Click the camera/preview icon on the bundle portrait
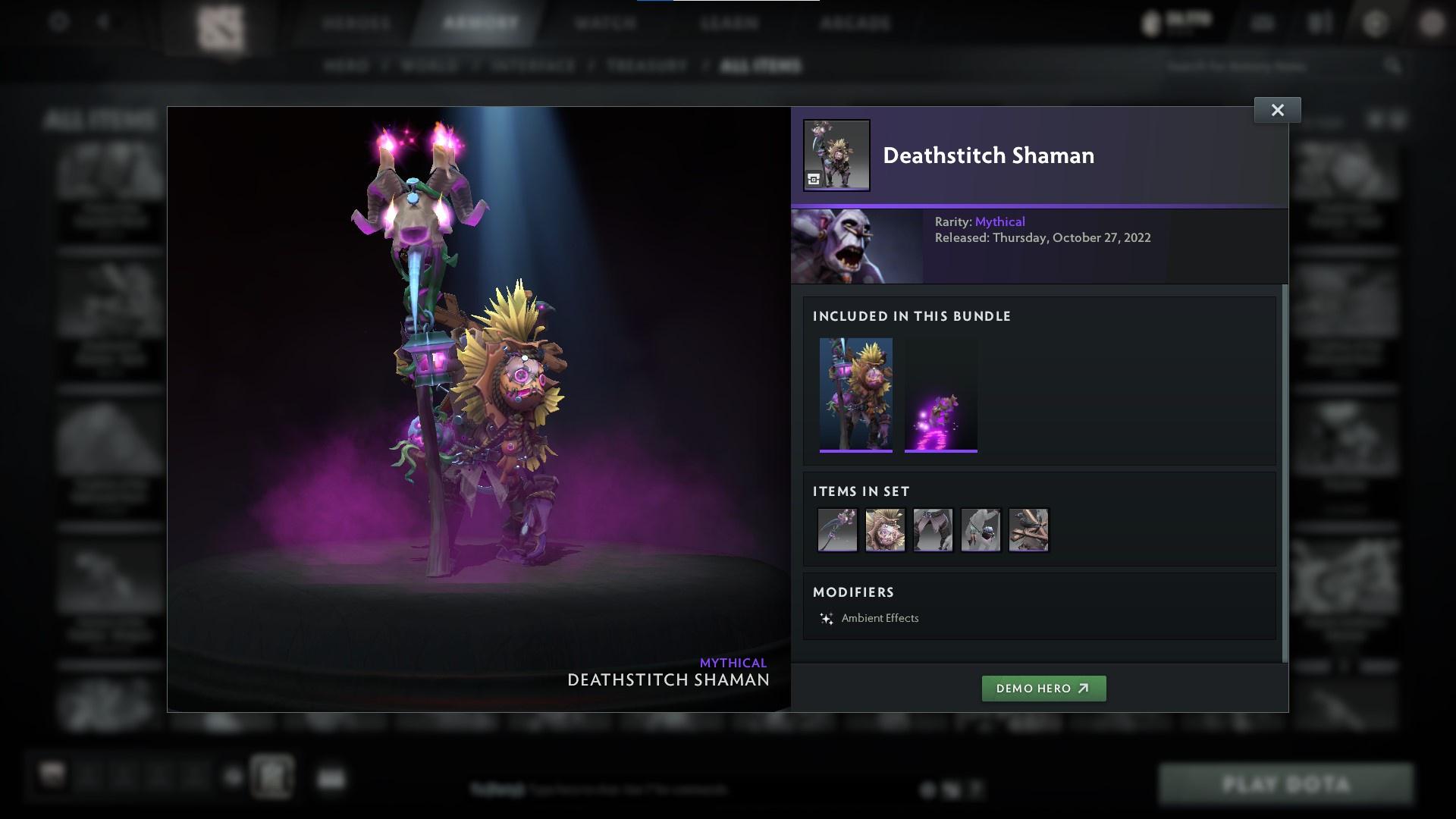 pyautogui.click(x=813, y=180)
